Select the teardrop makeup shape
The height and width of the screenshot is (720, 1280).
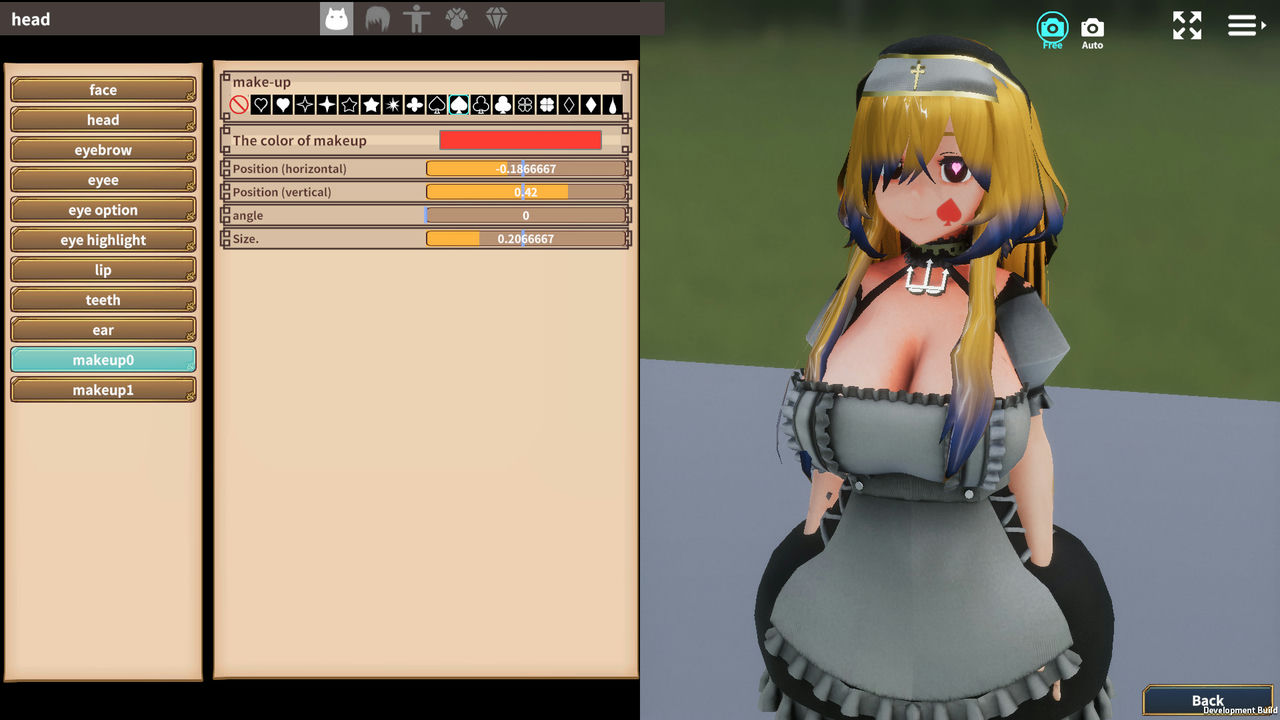coord(614,103)
